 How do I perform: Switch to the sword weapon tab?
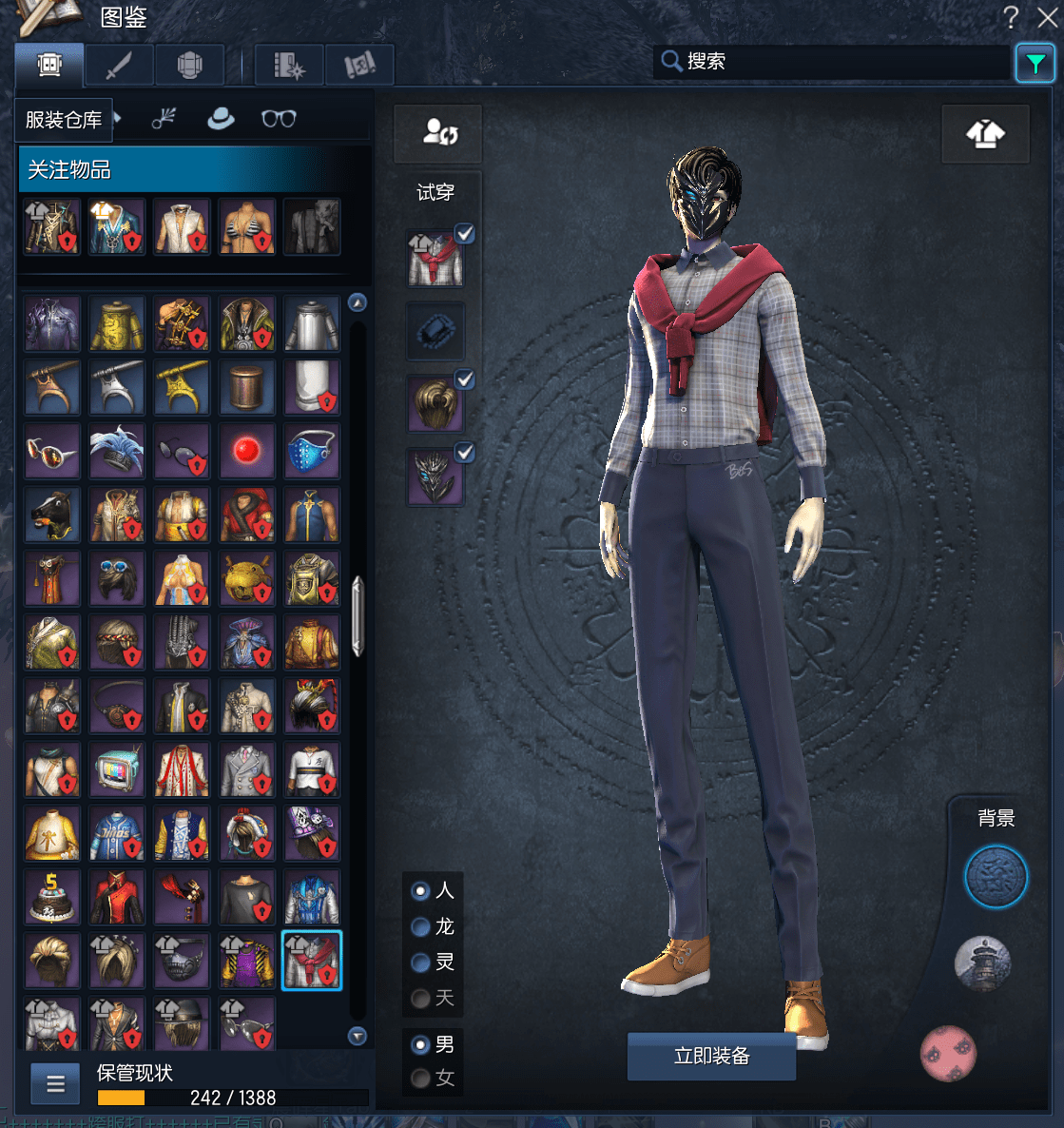[x=119, y=66]
